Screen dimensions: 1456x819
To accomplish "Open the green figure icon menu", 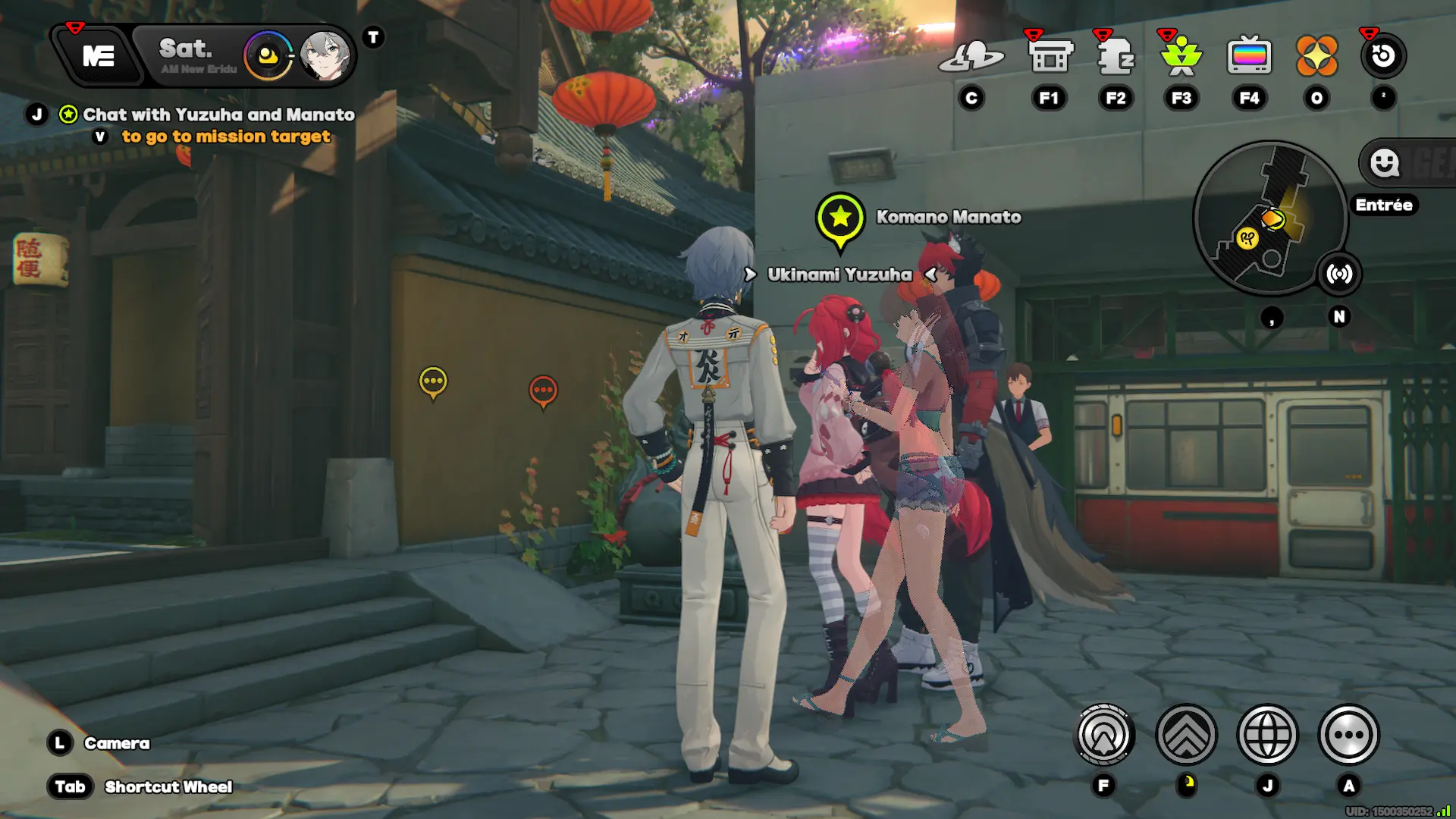I will pos(1181,56).
